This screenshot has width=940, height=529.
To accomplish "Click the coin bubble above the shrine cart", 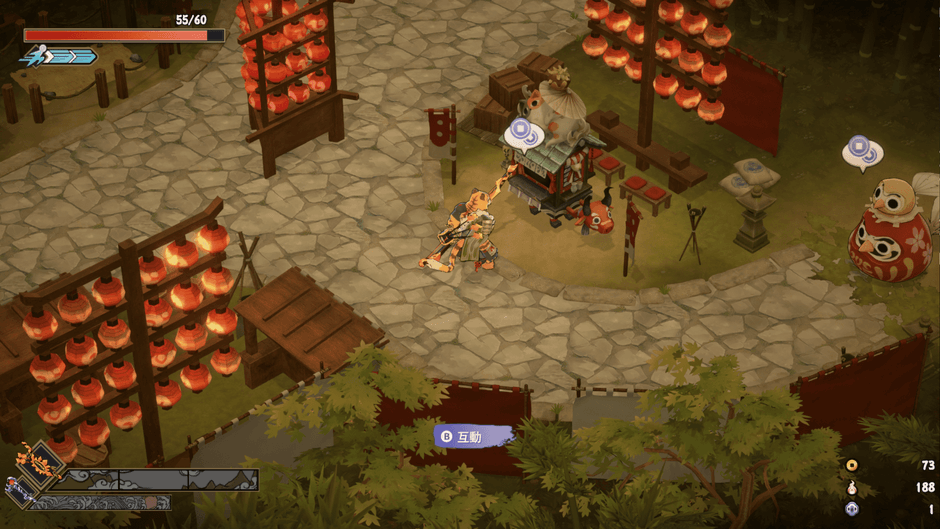I will point(521,131).
